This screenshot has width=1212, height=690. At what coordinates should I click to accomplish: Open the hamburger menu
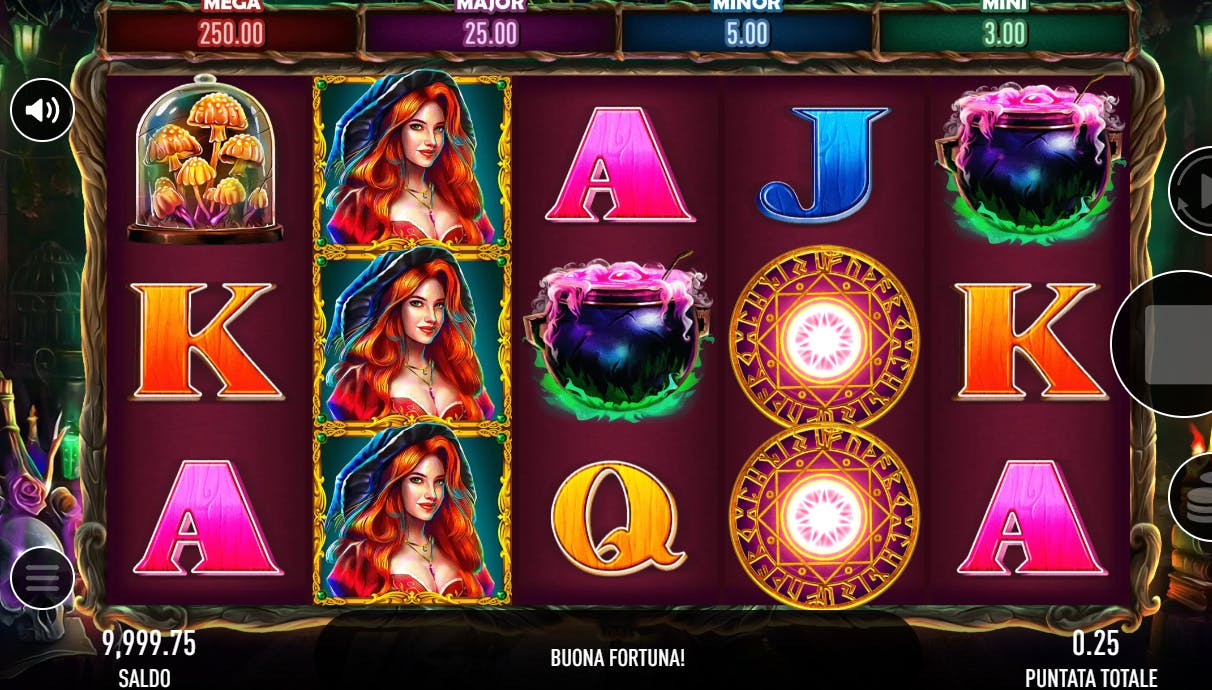point(42,578)
